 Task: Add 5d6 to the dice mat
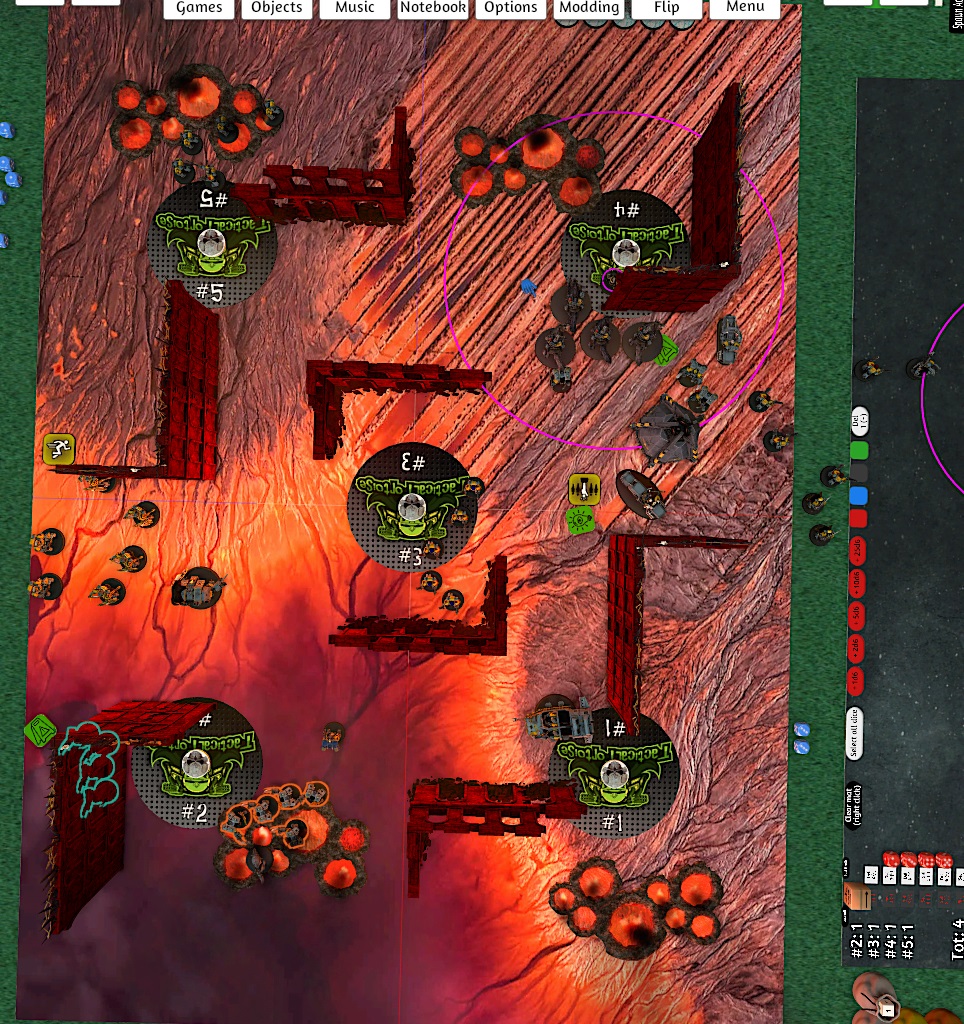[x=856, y=615]
